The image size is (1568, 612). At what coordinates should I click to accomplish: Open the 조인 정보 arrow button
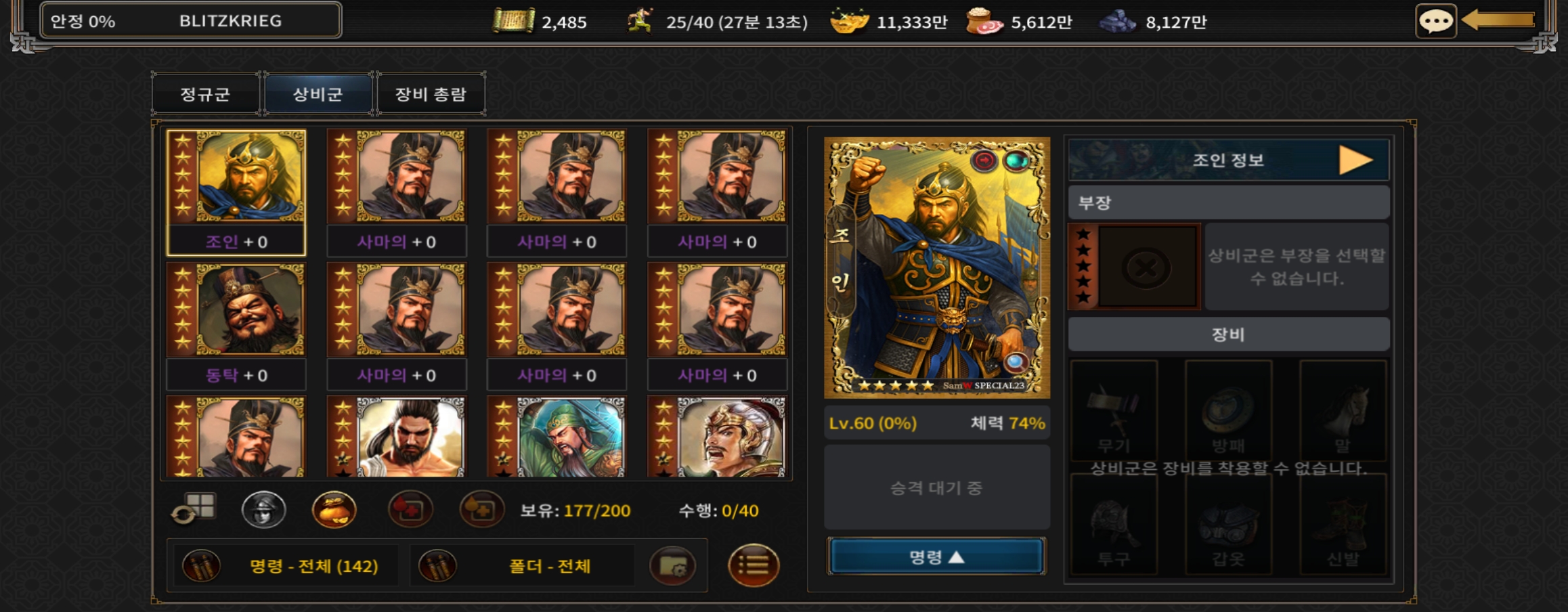click(1355, 160)
